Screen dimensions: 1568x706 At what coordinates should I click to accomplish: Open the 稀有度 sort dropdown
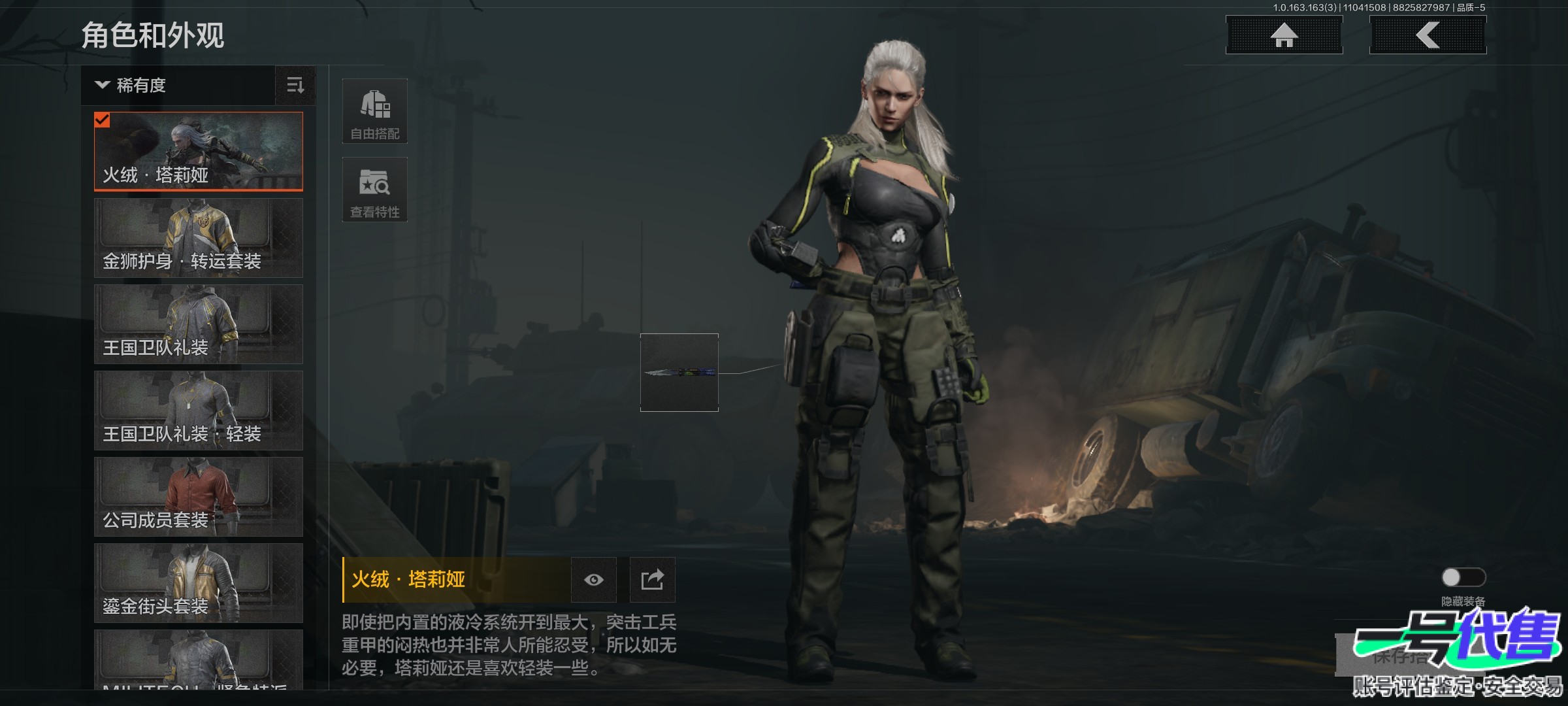(x=178, y=86)
